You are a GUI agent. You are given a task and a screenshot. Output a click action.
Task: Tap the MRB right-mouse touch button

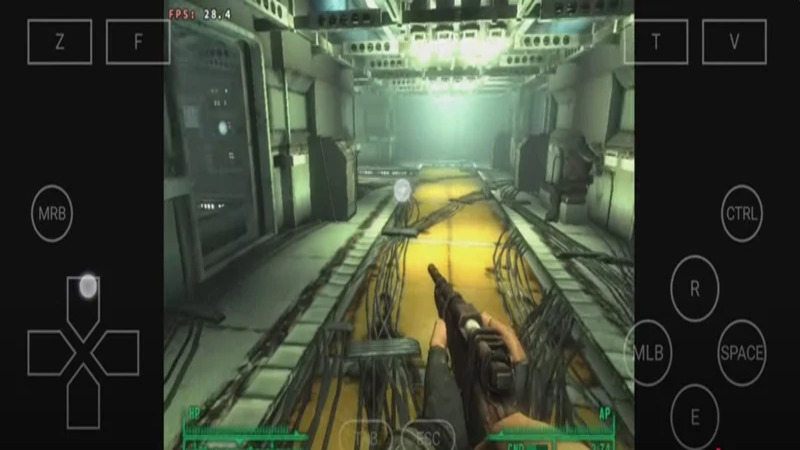pos(51,214)
